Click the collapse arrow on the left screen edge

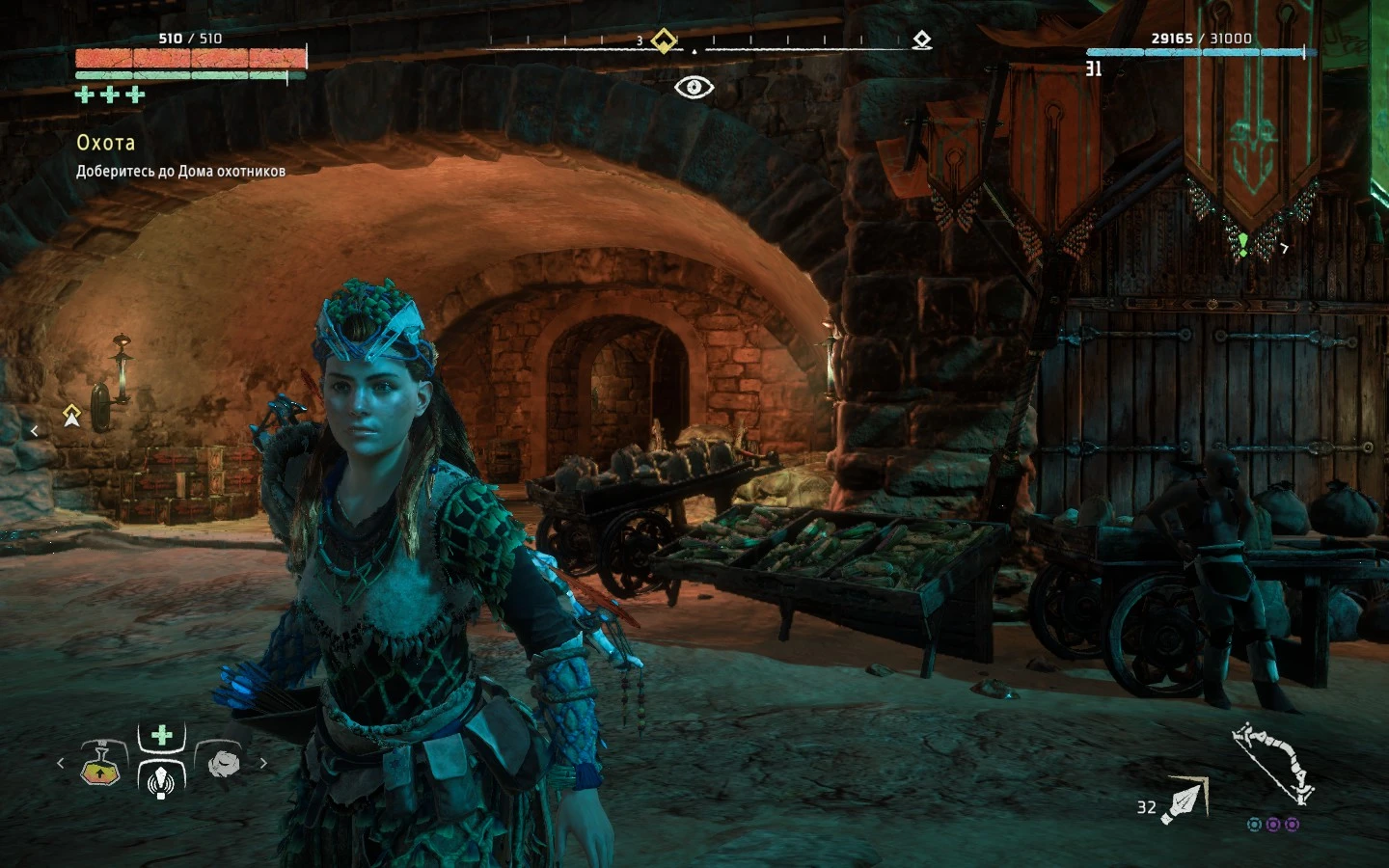[x=35, y=430]
